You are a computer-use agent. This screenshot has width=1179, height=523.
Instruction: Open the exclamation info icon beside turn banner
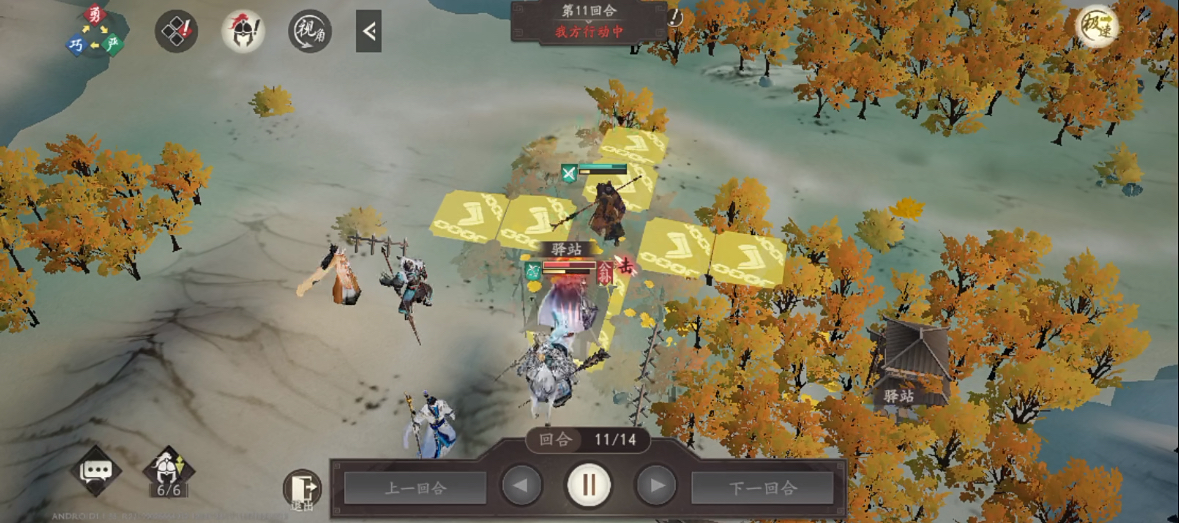675,18
